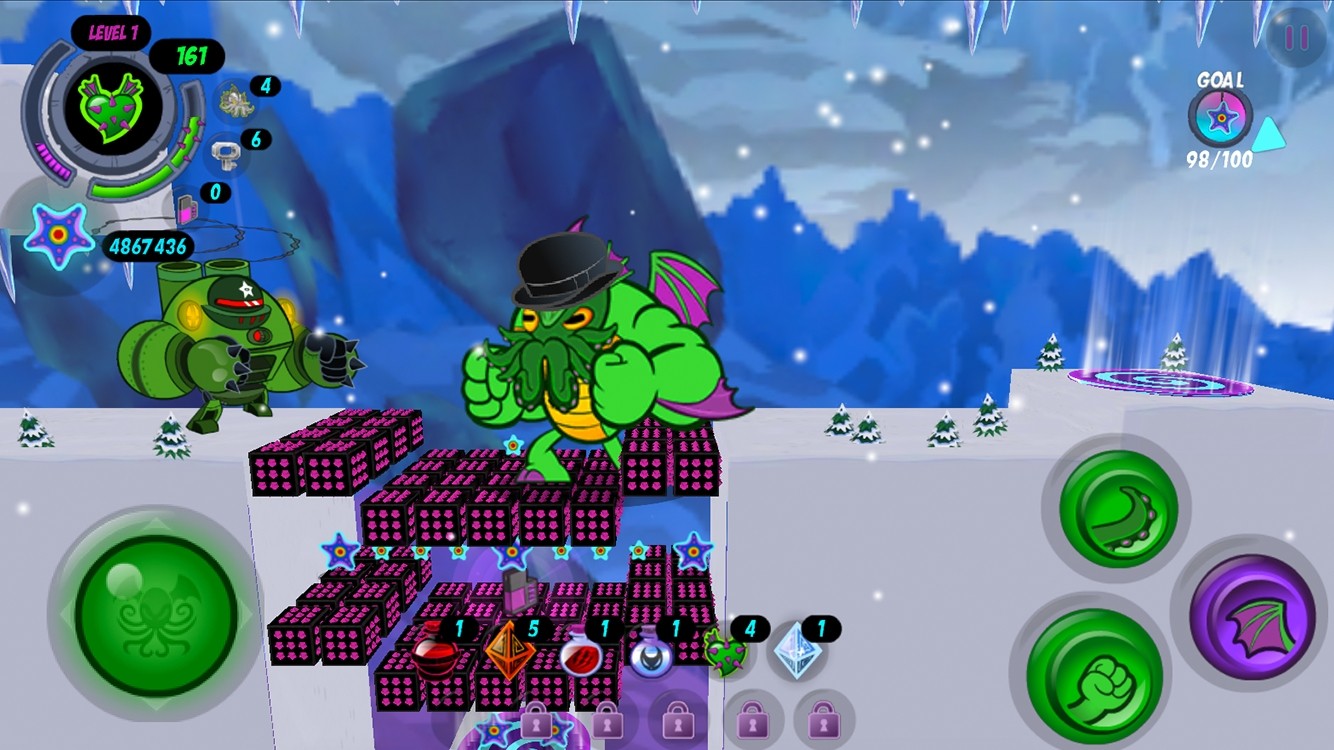The image size is (1334, 750).
Task: Tap the pink battery counter icon
Action: [x=187, y=207]
